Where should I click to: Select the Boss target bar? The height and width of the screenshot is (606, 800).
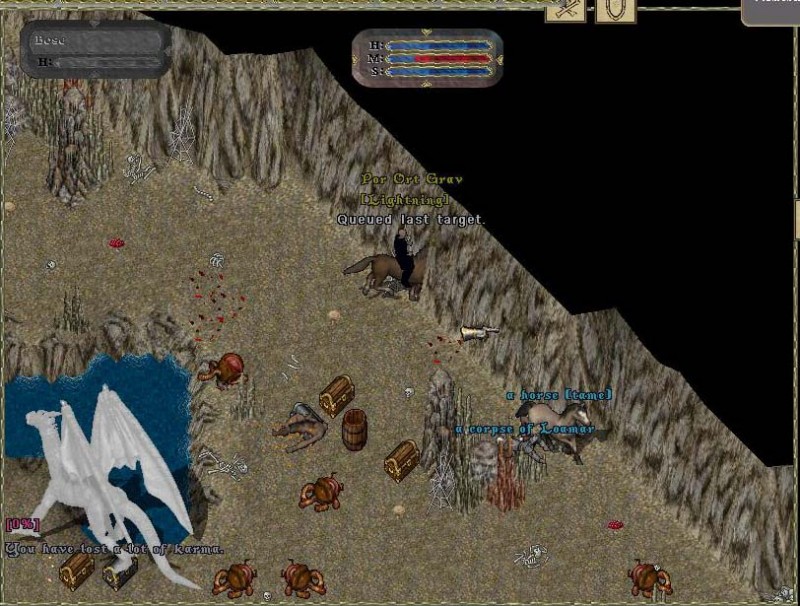click(95, 49)
